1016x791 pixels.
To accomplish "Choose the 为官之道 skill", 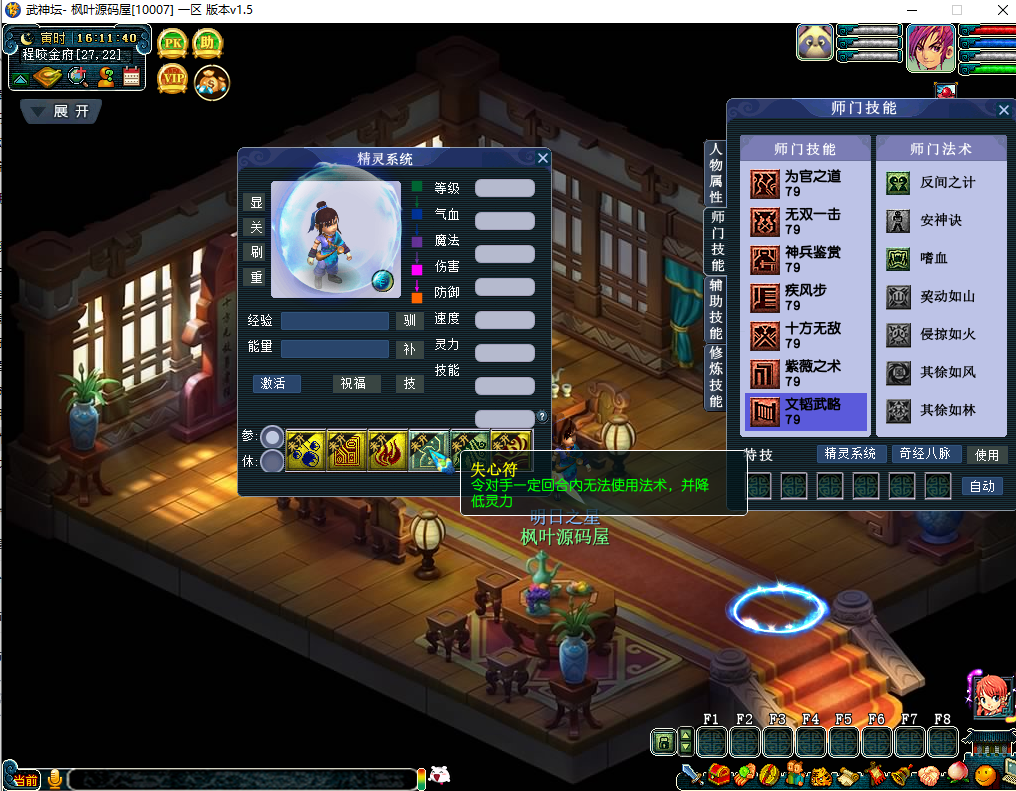I will [x=805, y=182].
